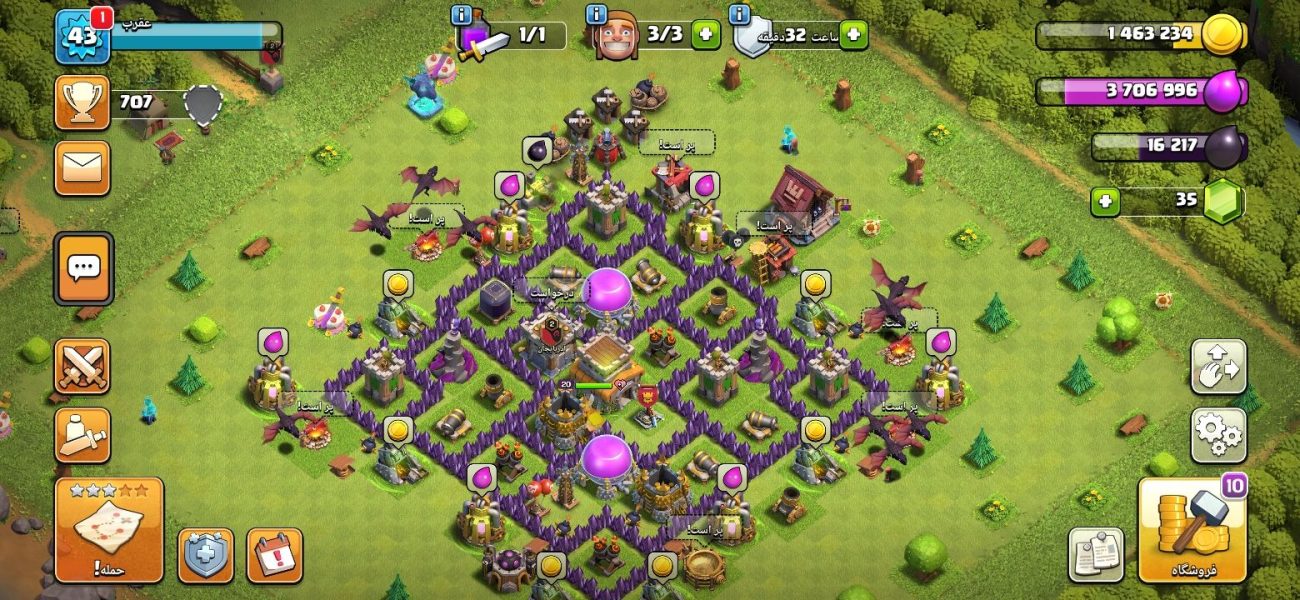This screenshot has height=600, width=1300.
Task: Open the blue shield button at the bottom
Action: click(x=206, y=555)
